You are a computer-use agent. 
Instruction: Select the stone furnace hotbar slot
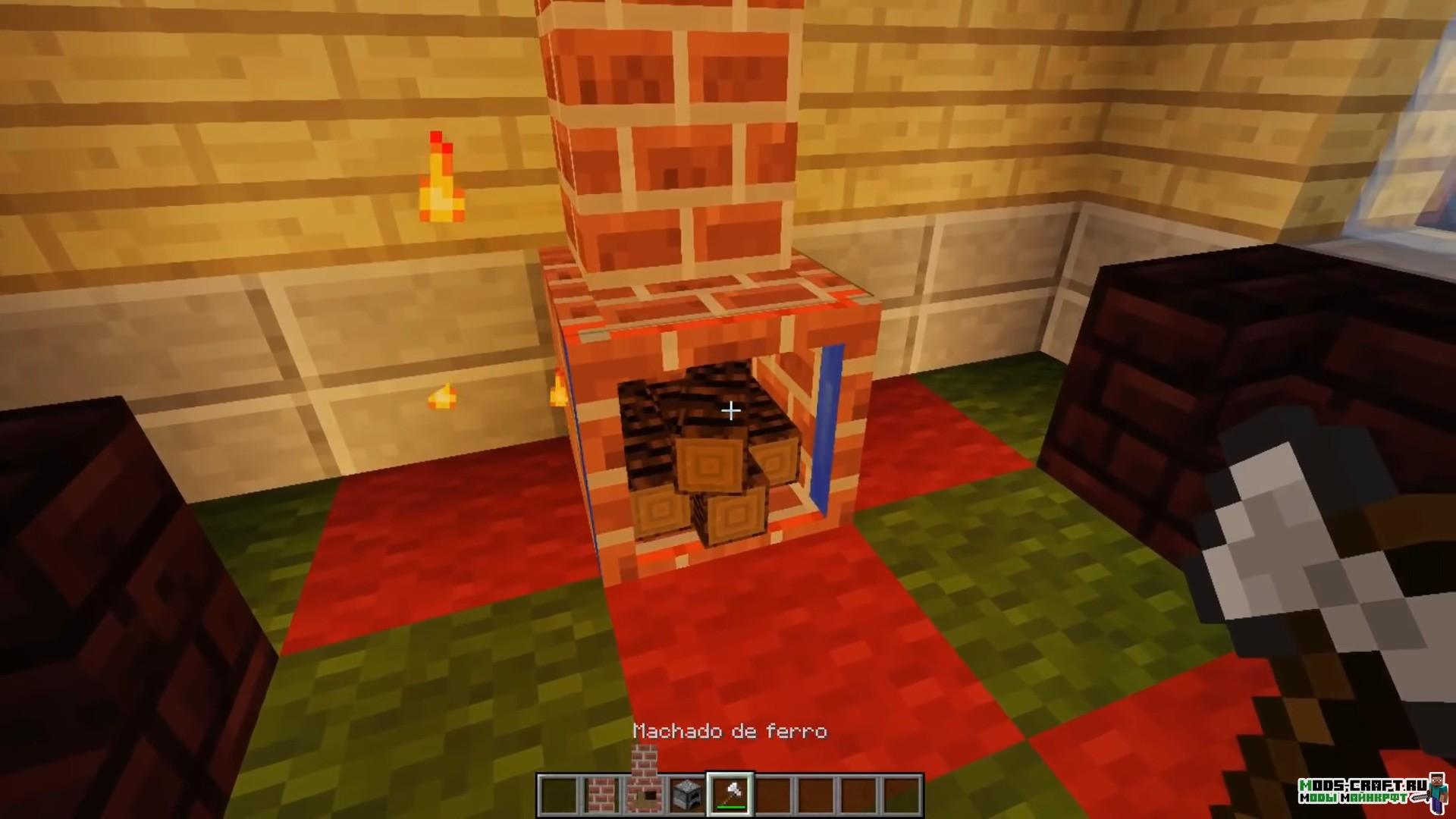tap(687, 794)
